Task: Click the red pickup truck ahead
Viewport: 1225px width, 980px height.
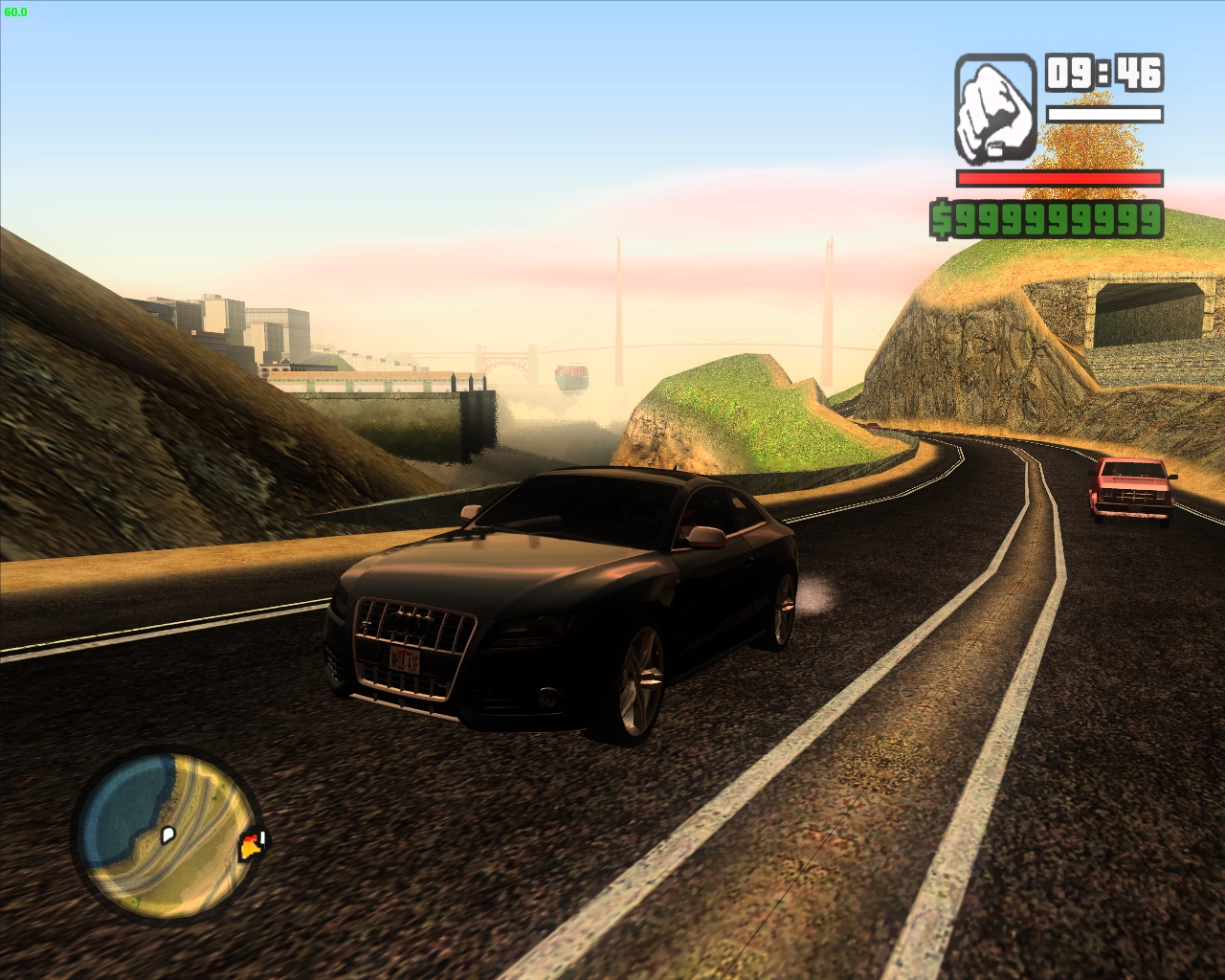Action: tap(1132, 490)
